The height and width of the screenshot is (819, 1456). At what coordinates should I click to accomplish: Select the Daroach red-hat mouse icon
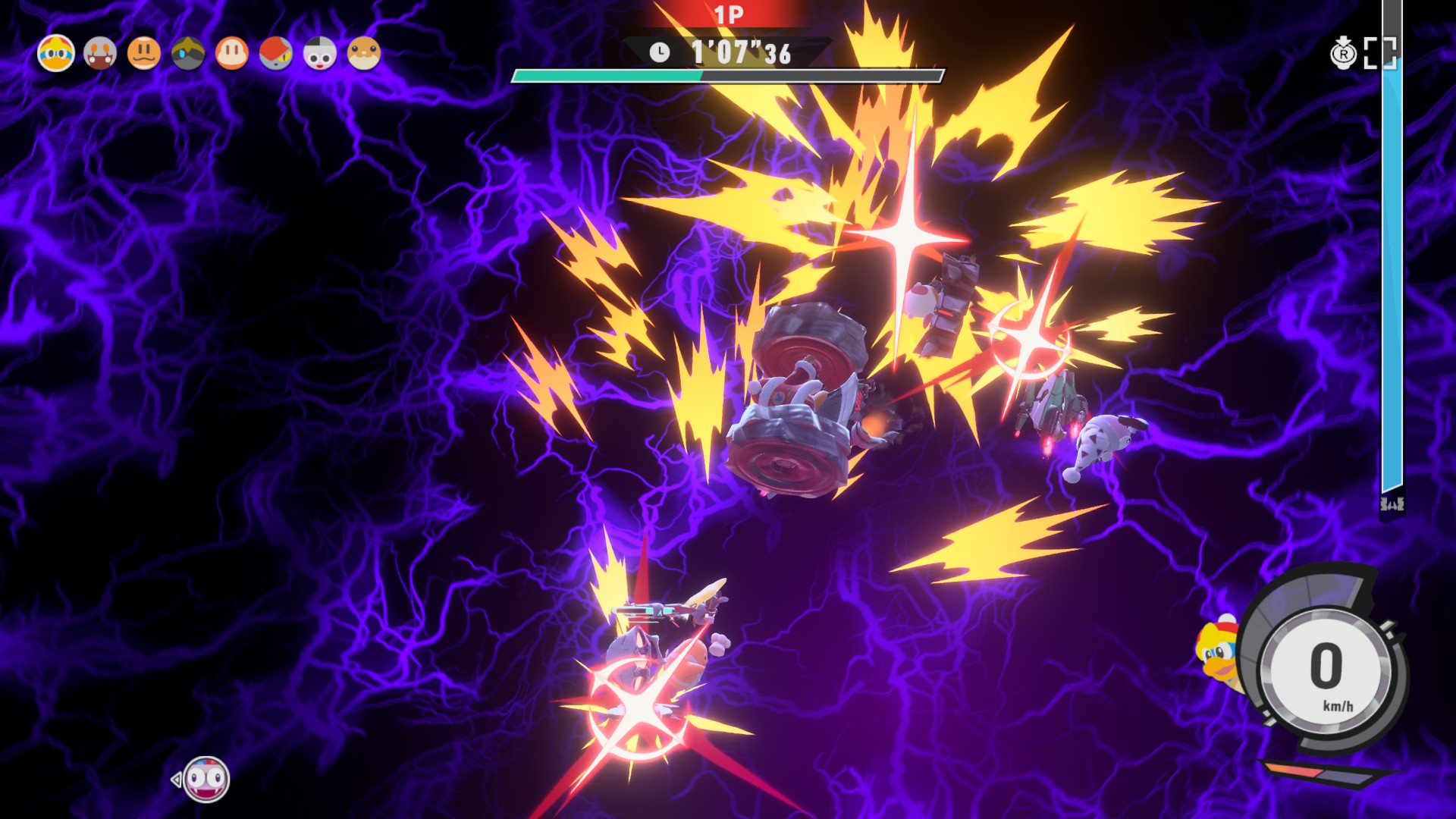tap(276, 54)
